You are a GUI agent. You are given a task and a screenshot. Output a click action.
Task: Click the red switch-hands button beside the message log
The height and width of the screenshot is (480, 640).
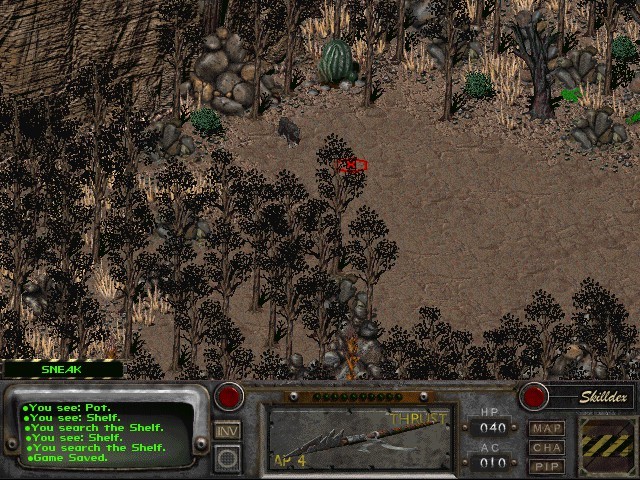click(x=230, y=396)
